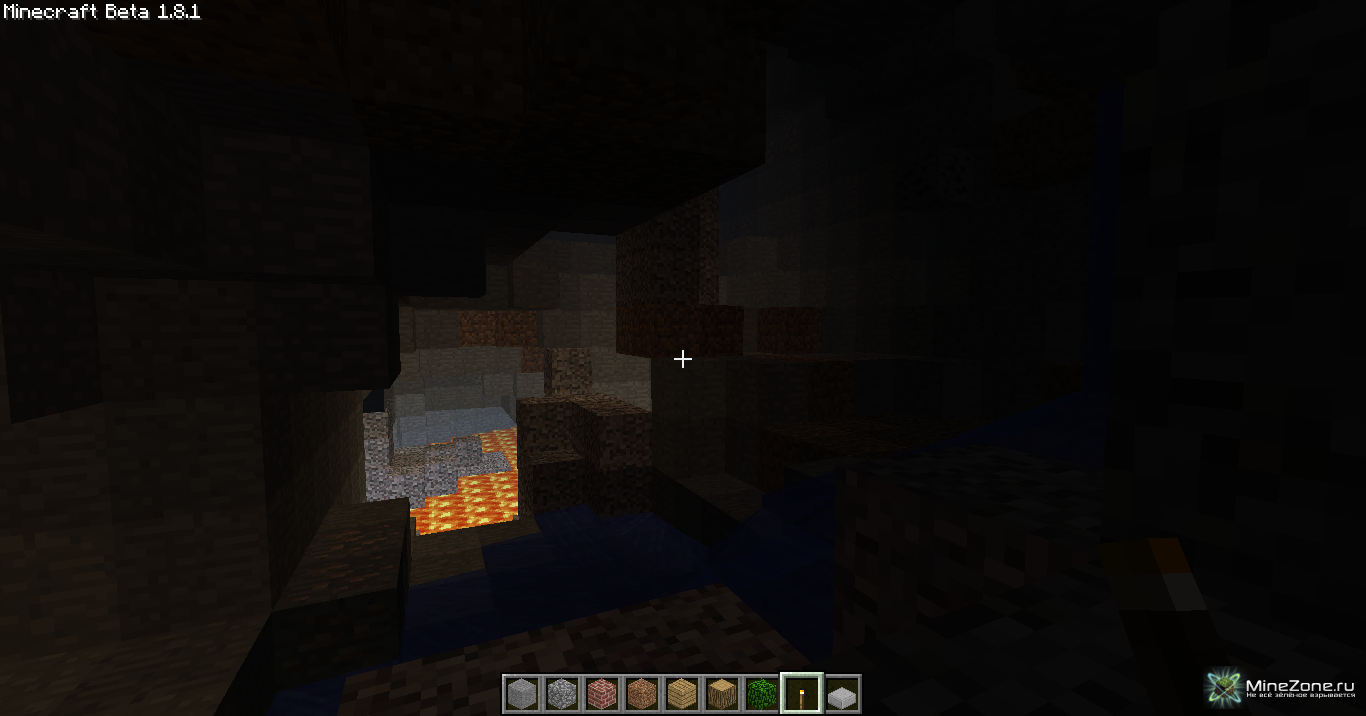
Task: Choose the wood log block slot
Action: click(x=721, y=693)
